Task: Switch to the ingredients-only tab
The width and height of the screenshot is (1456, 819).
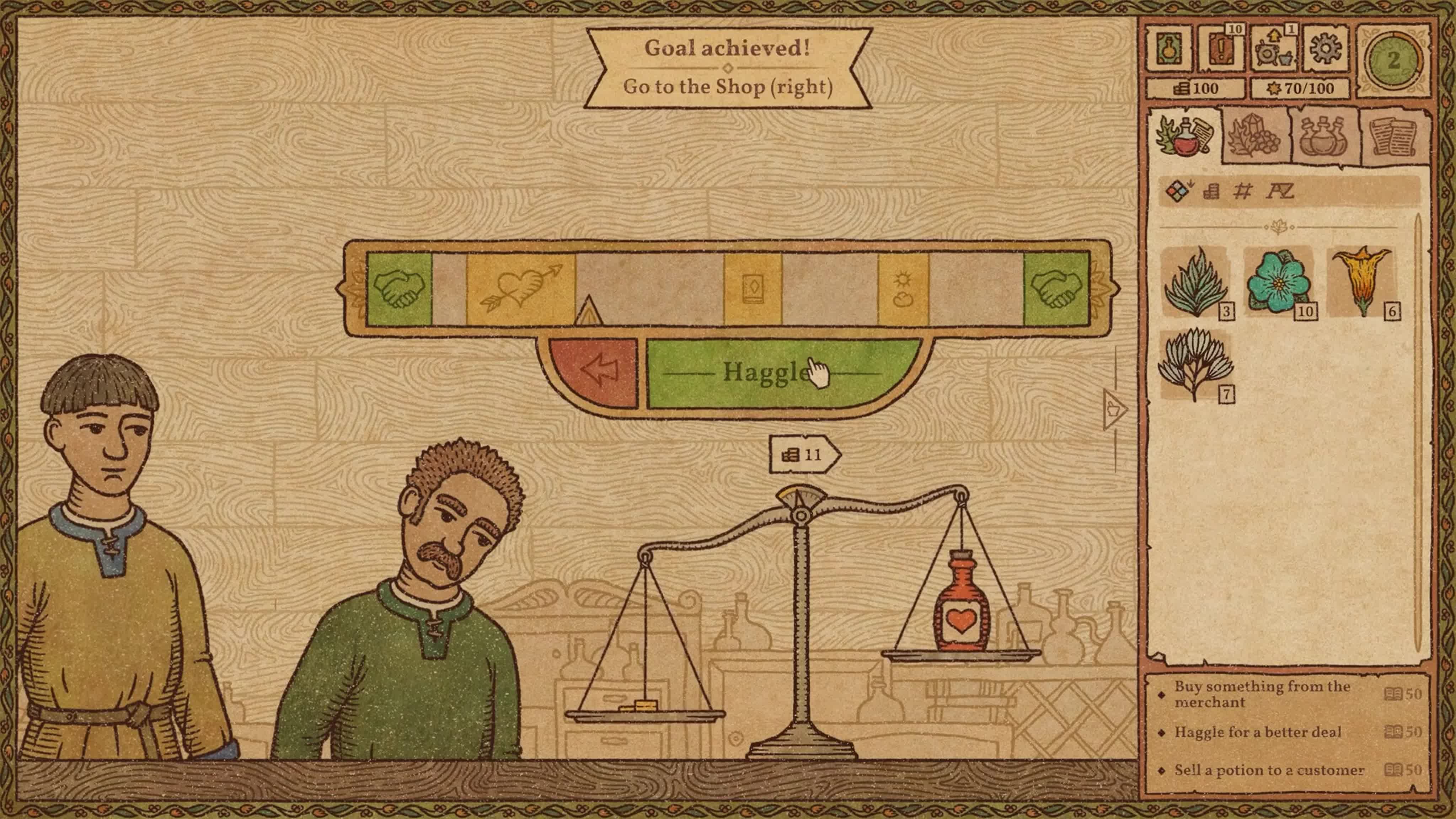Action: pos(1255,136)
